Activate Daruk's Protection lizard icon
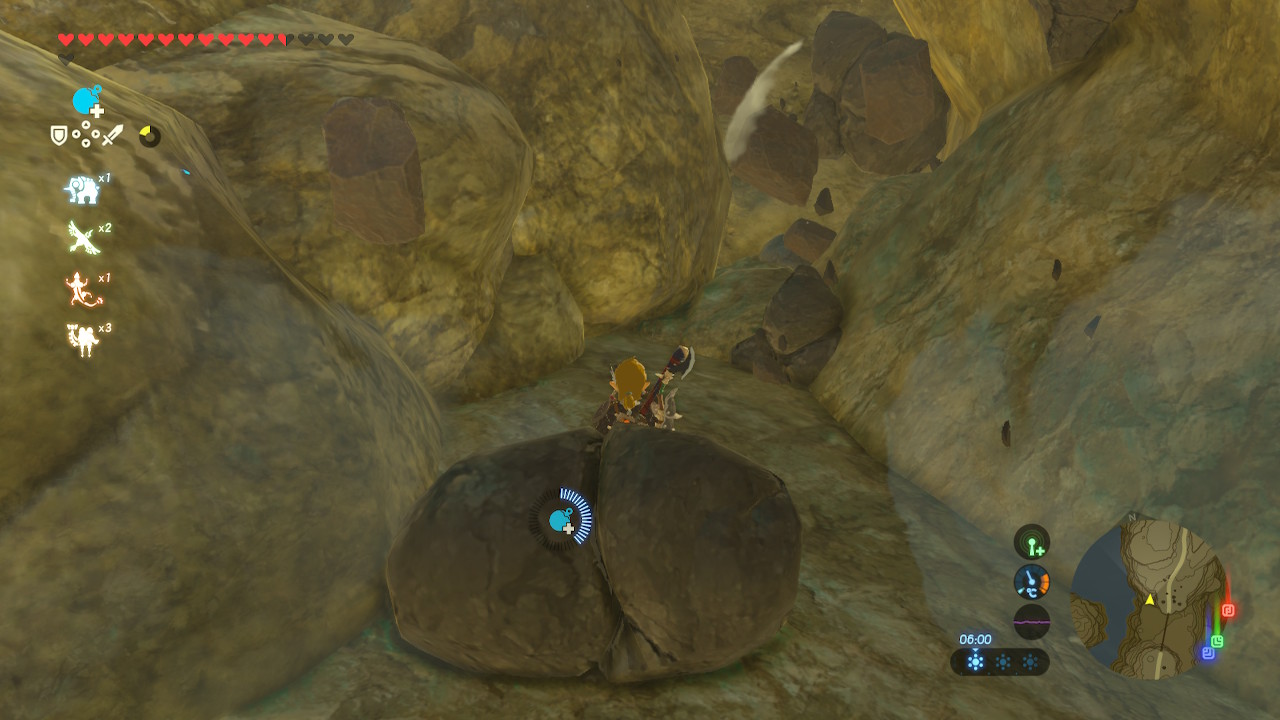Screen dimensions: 1280x720 (x=82, y=290)
